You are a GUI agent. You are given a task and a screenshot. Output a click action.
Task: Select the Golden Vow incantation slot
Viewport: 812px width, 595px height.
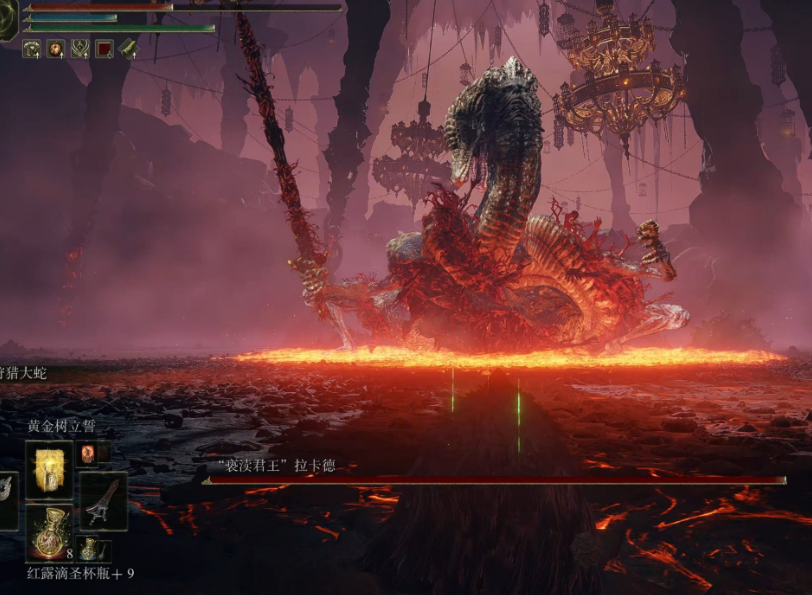(49, 469)
